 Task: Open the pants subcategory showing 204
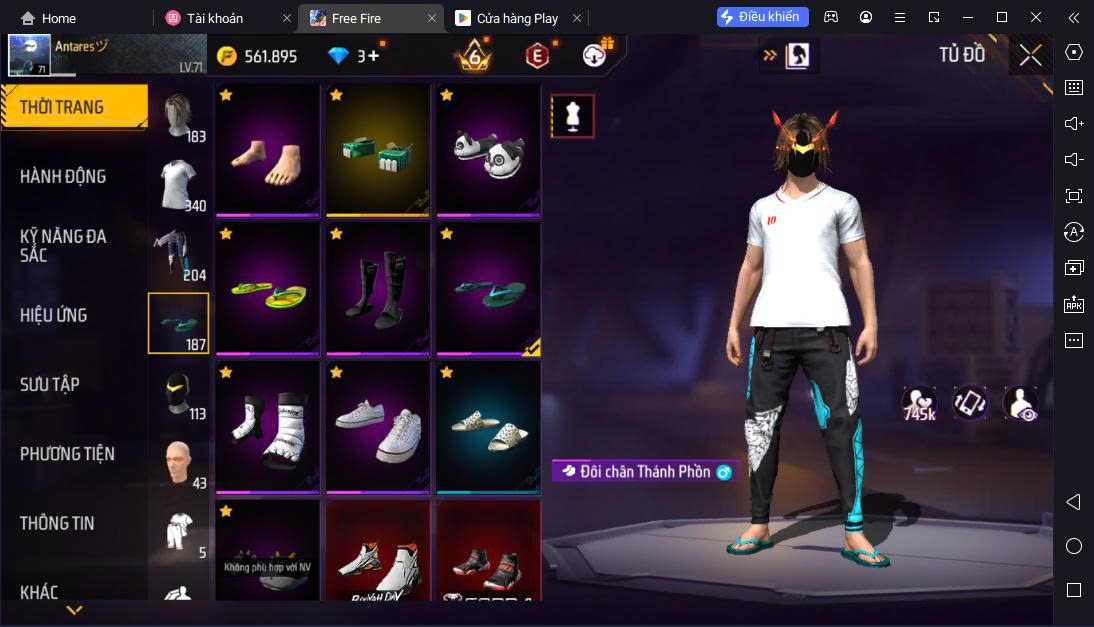(179, 256)
